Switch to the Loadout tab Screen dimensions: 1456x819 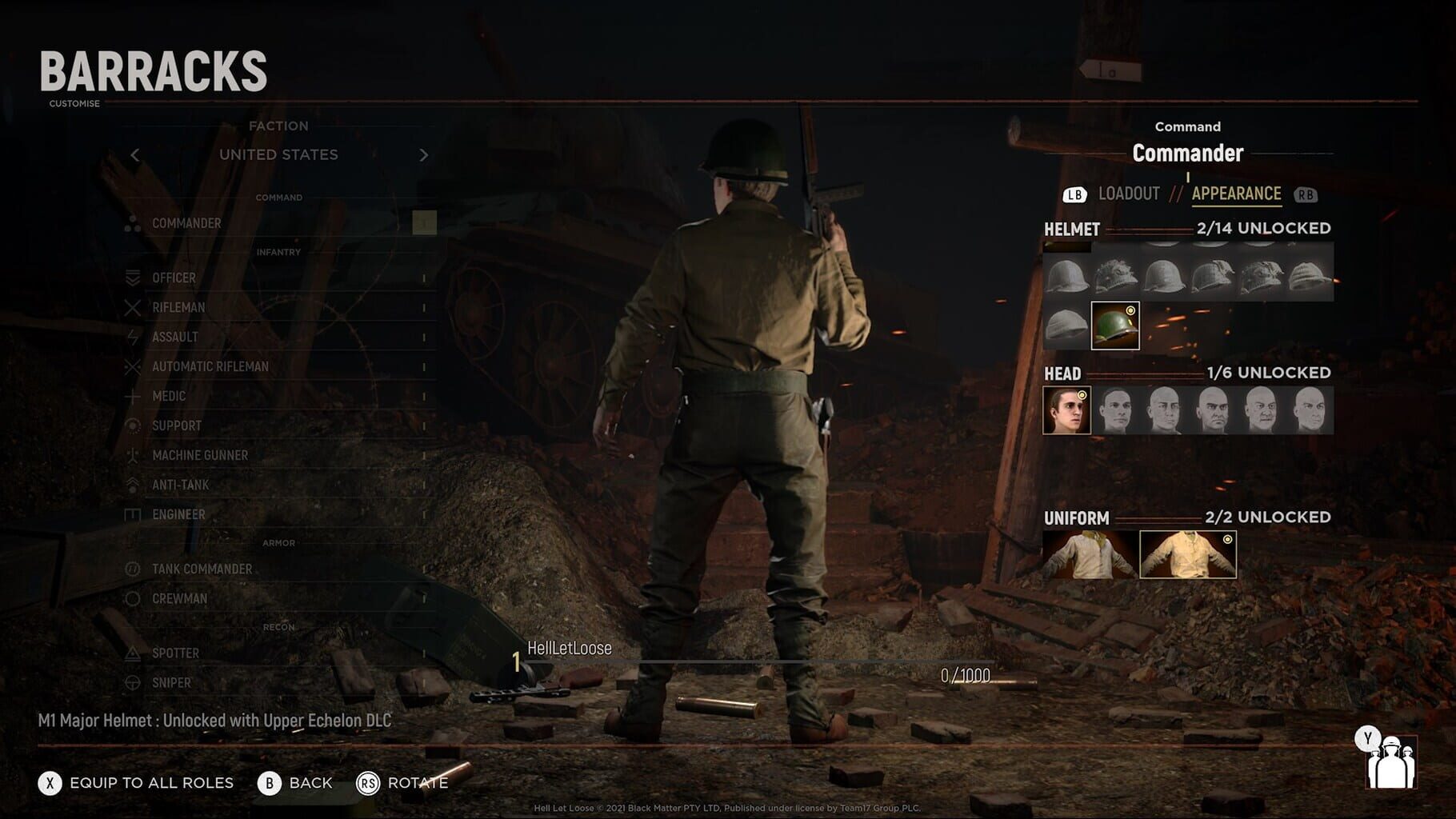tap(1130, 193)
